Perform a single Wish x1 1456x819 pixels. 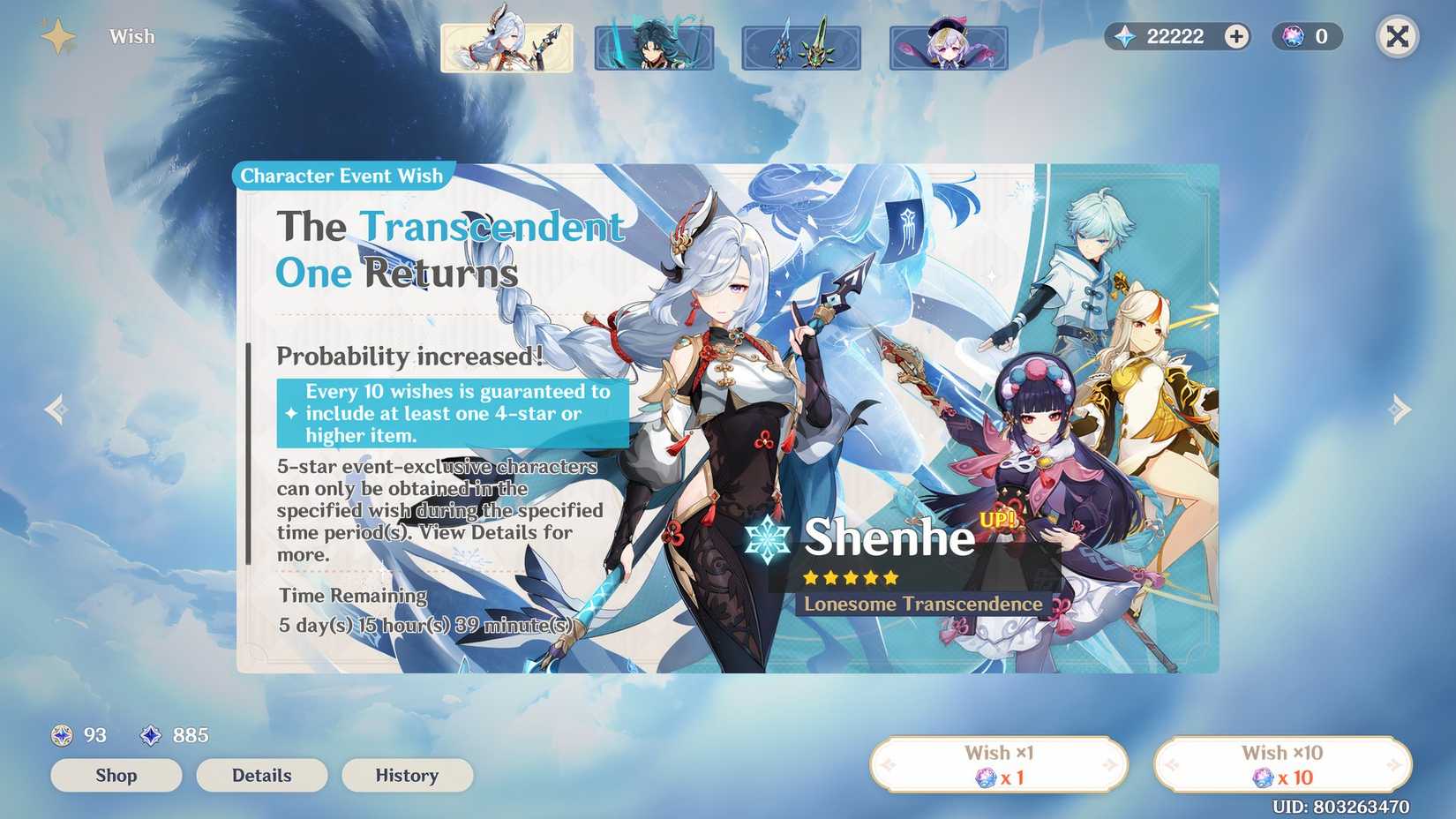1000,764
